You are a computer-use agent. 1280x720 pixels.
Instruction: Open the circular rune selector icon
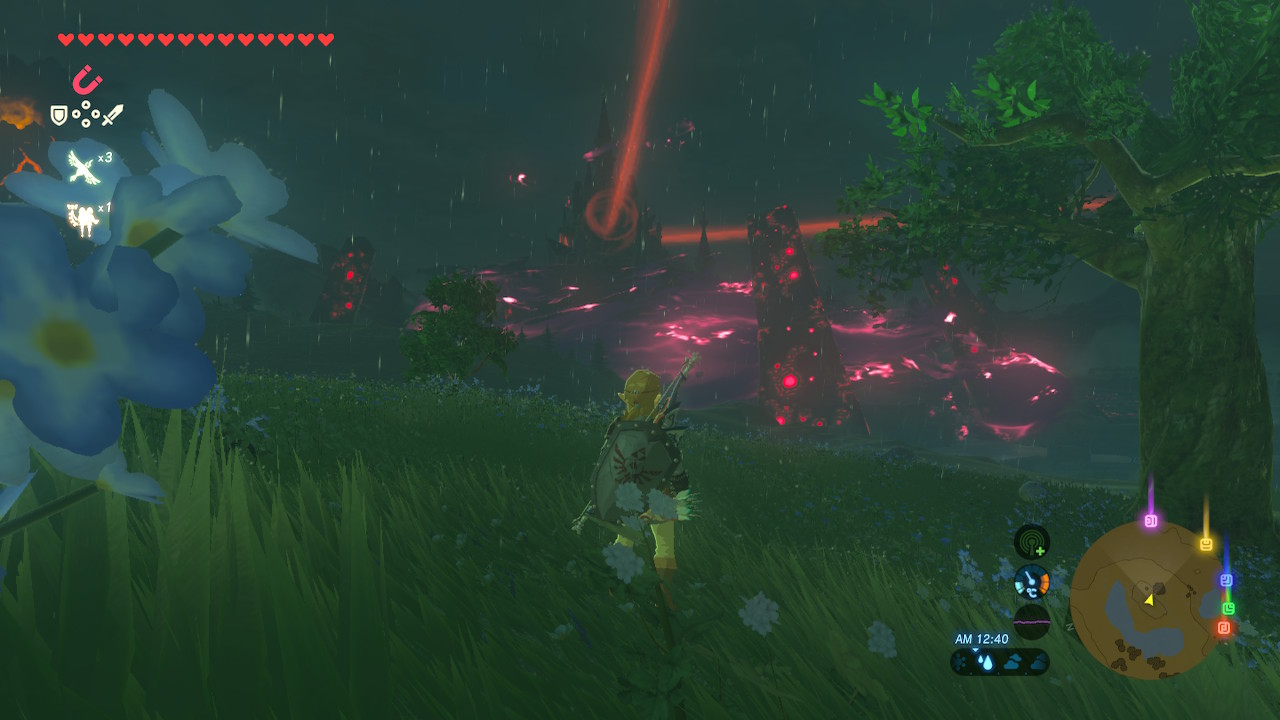tap(86, 114)
